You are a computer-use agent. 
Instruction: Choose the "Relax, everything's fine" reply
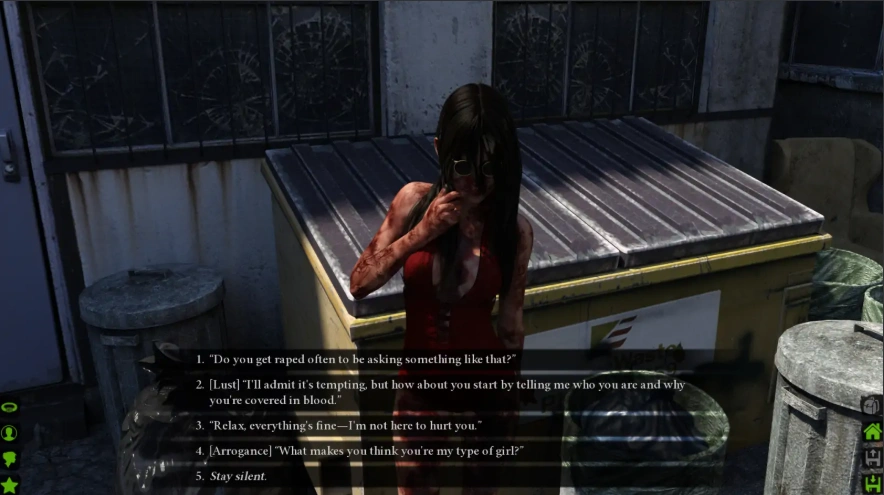point(345,426)
